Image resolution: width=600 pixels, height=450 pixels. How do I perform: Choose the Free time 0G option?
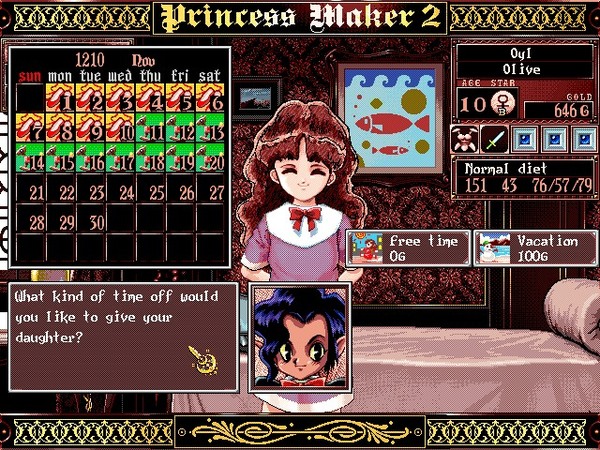click(407, 247)
